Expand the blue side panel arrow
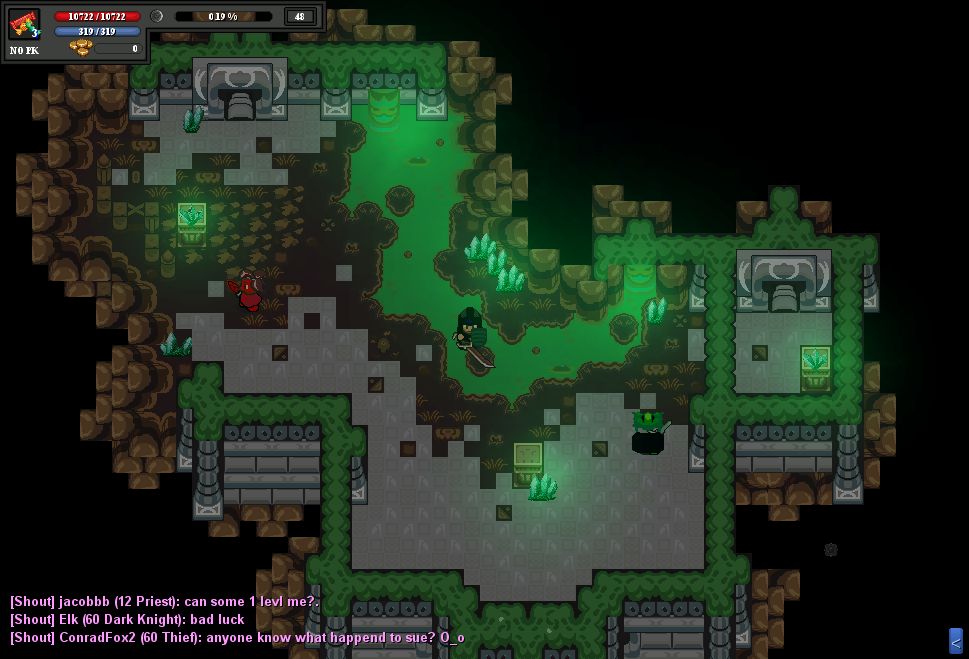Viewport: 969px width, 659px height. 955,641
